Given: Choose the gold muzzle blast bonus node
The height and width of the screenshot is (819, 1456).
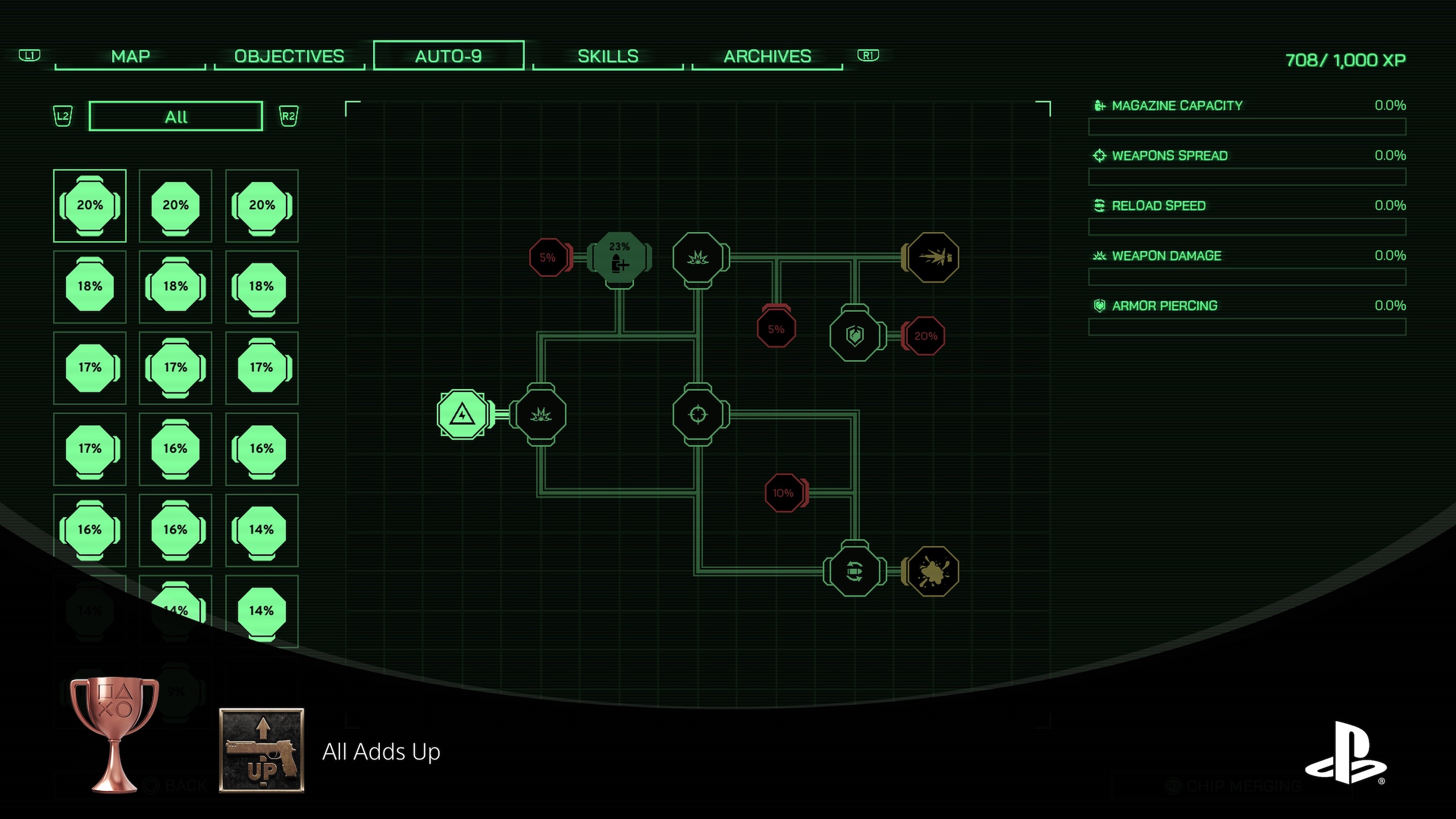Looking at the screenshot, I should click(x=933, y=258).
